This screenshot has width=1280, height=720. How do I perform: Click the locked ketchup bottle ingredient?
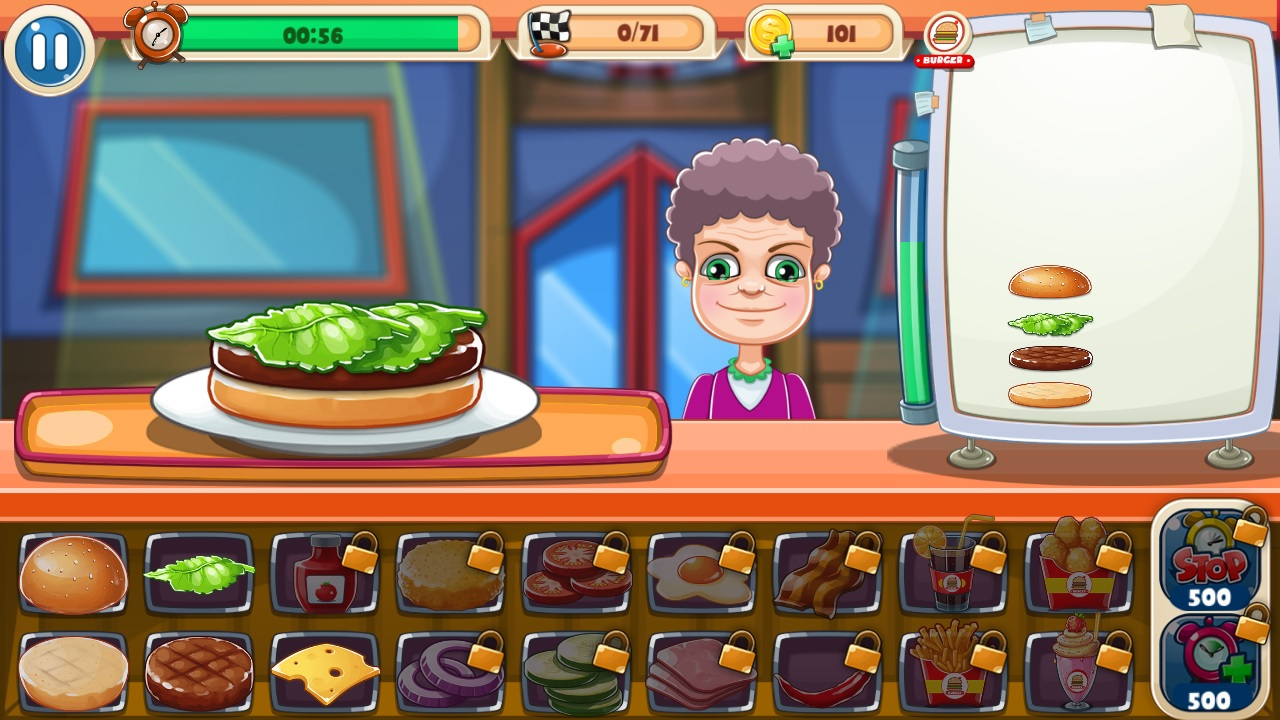click(x=325, y=578)
